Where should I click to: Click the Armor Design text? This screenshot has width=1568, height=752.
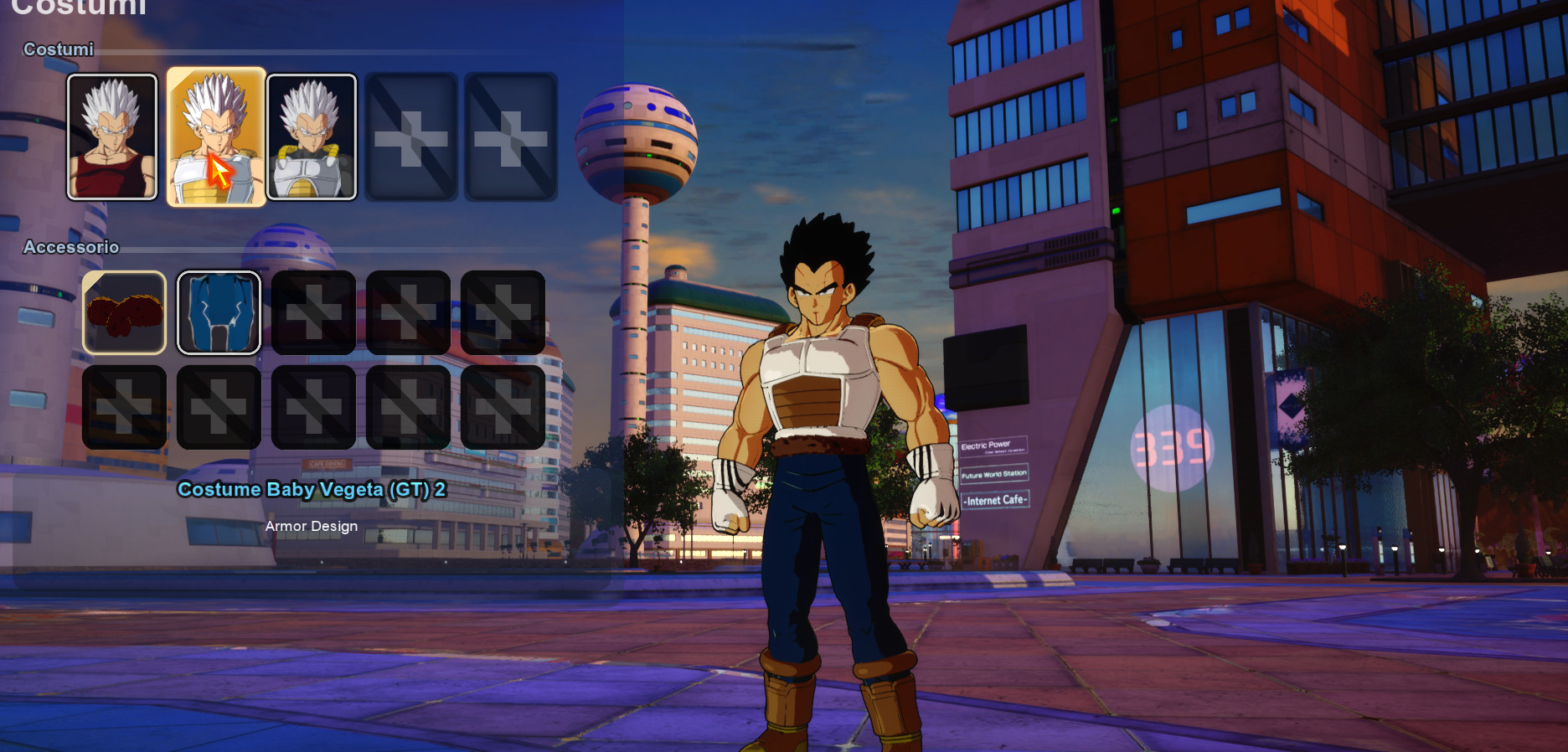[311, 526]
